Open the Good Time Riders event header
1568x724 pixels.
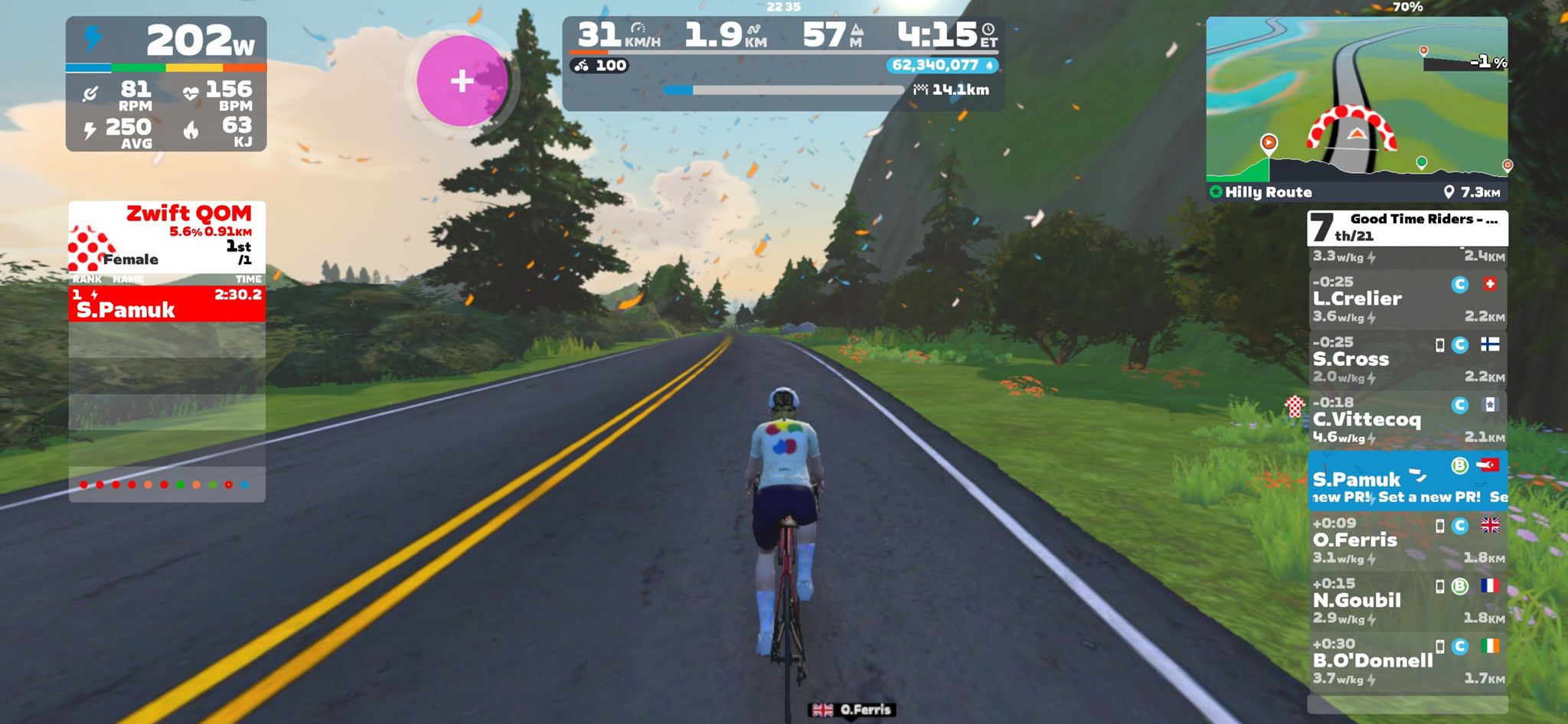click(1407, 227)
